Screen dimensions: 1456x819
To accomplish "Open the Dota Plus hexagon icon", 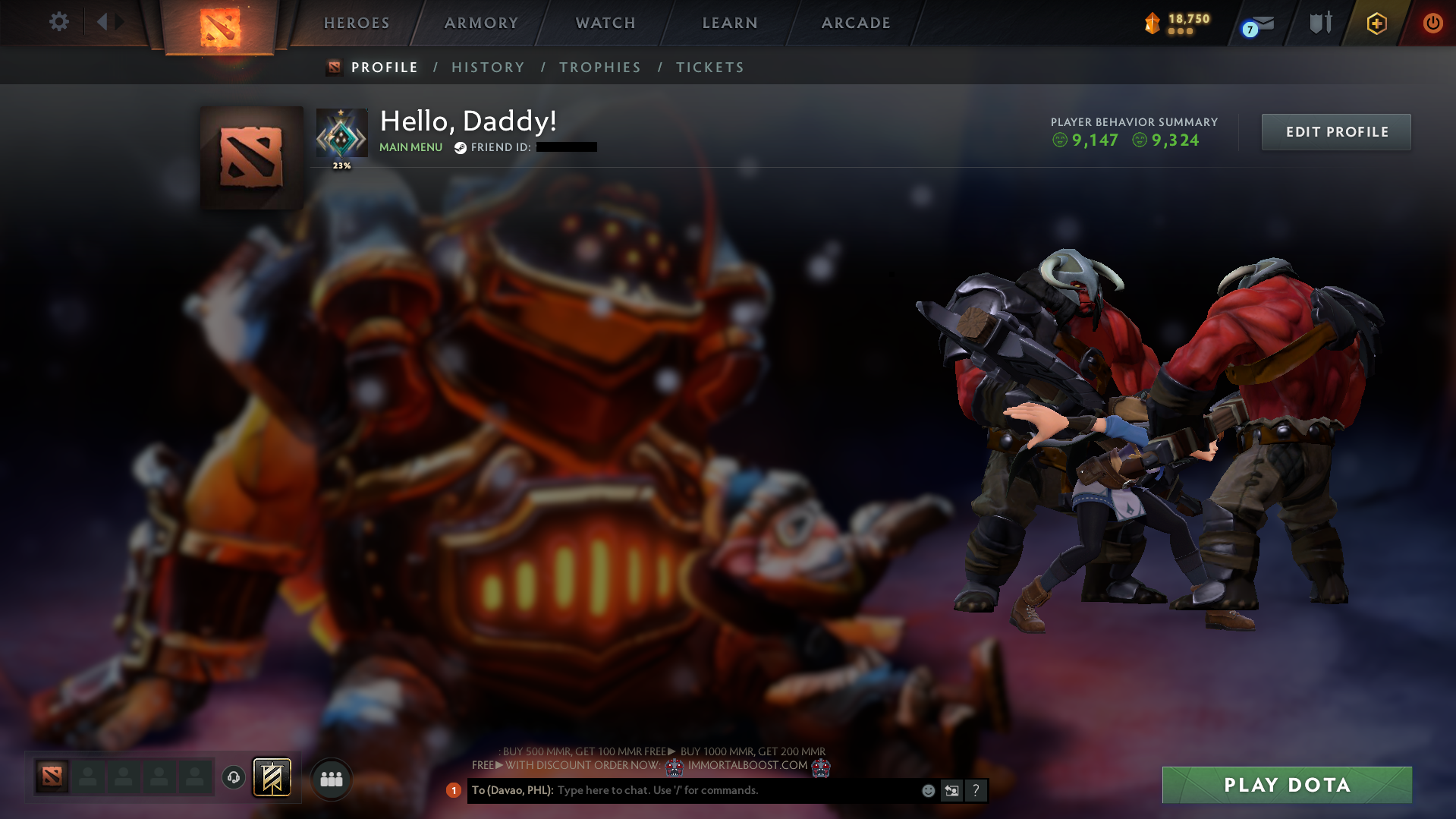I will 1376,24.
